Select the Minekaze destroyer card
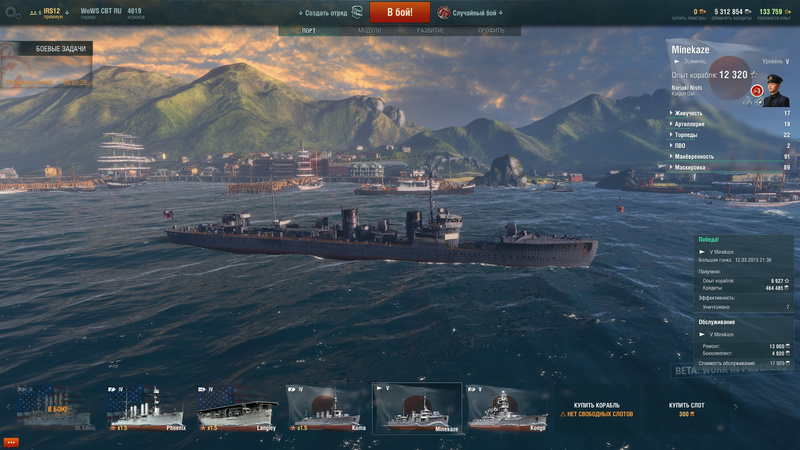The width and height of the screenshot is (800, 450). pos(418,408)
